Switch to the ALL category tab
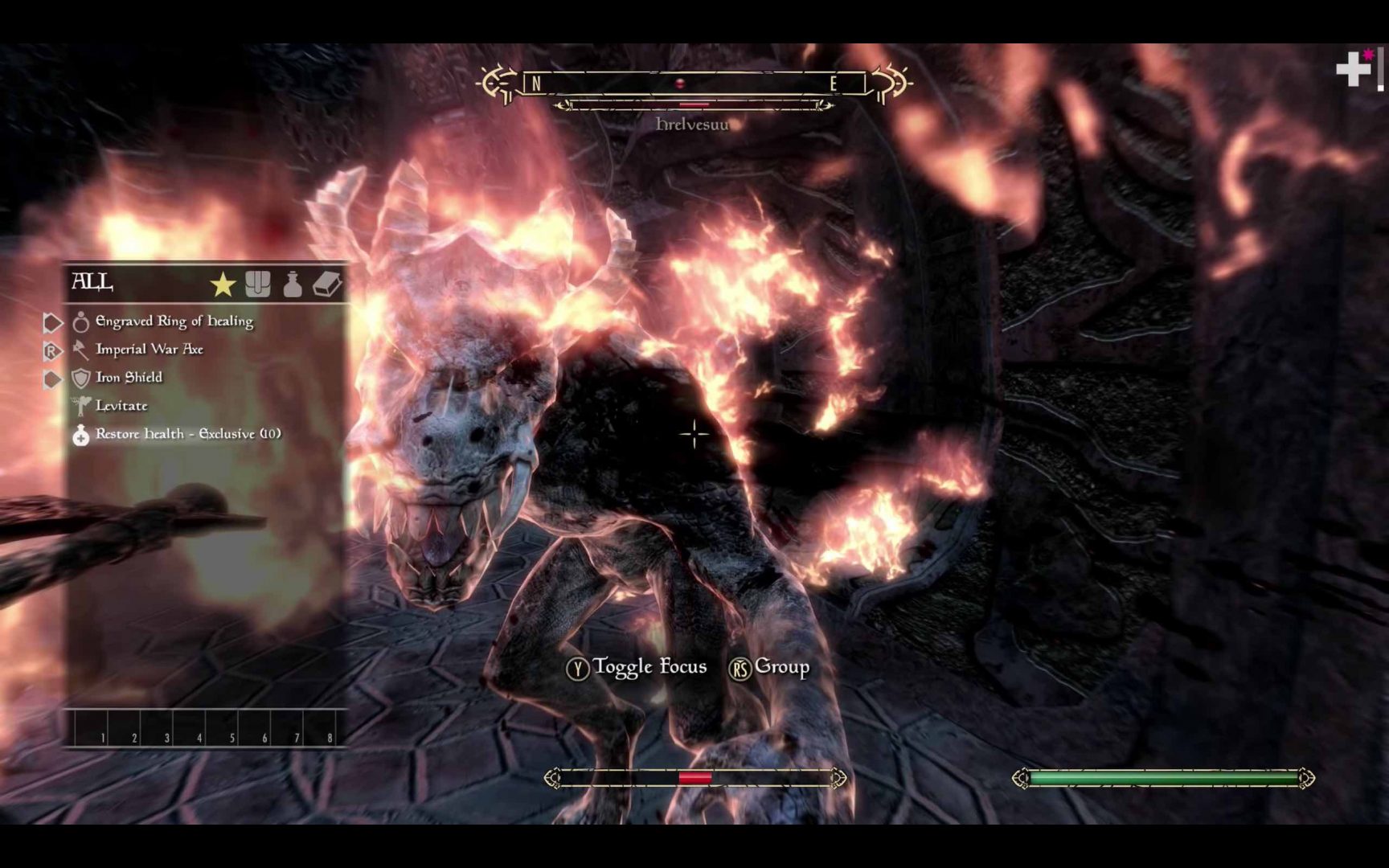The height and width of the screenshot is (868, 1389). (x=92, y=283)
